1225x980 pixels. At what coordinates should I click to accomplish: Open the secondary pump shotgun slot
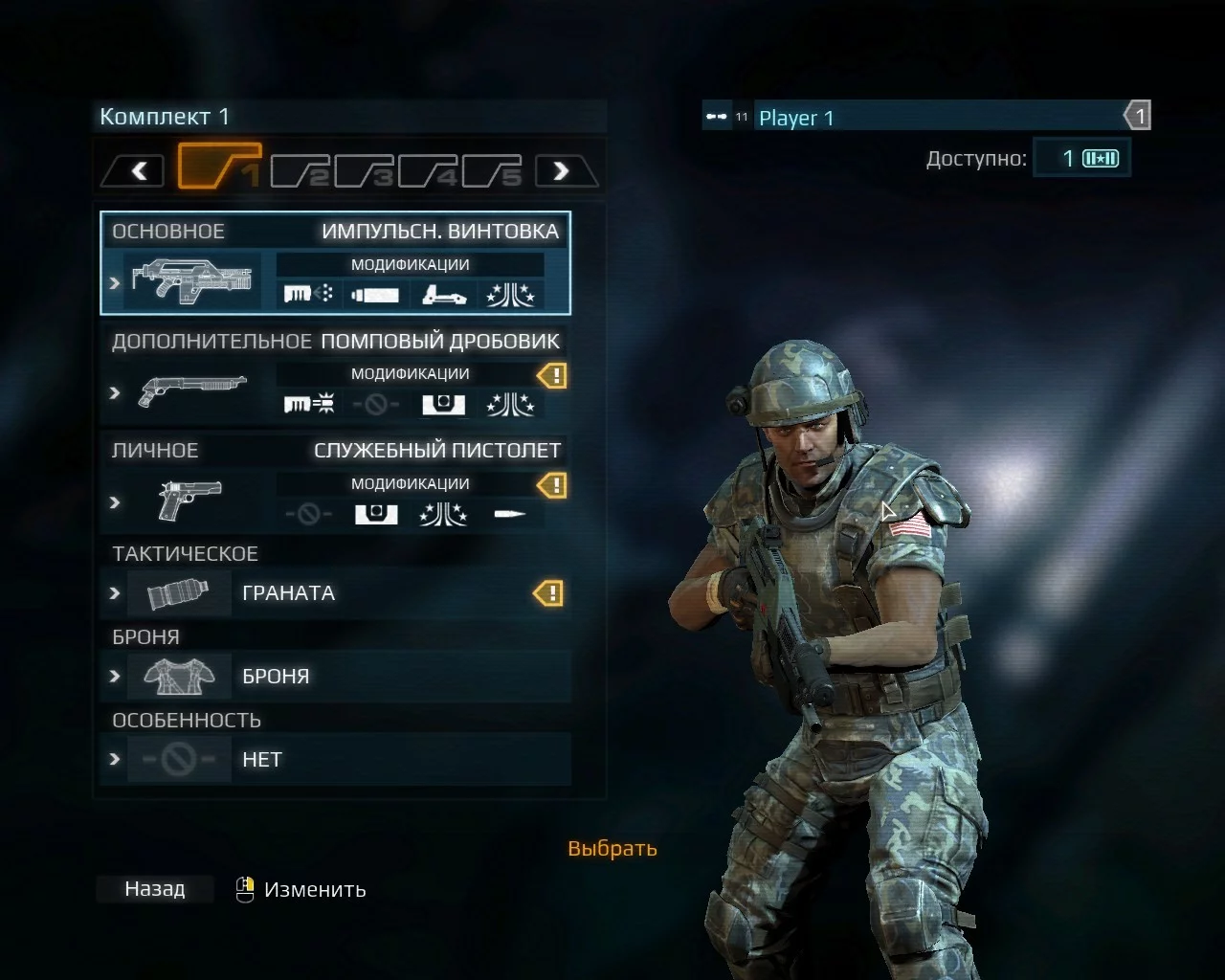click(x=335, y=373)
